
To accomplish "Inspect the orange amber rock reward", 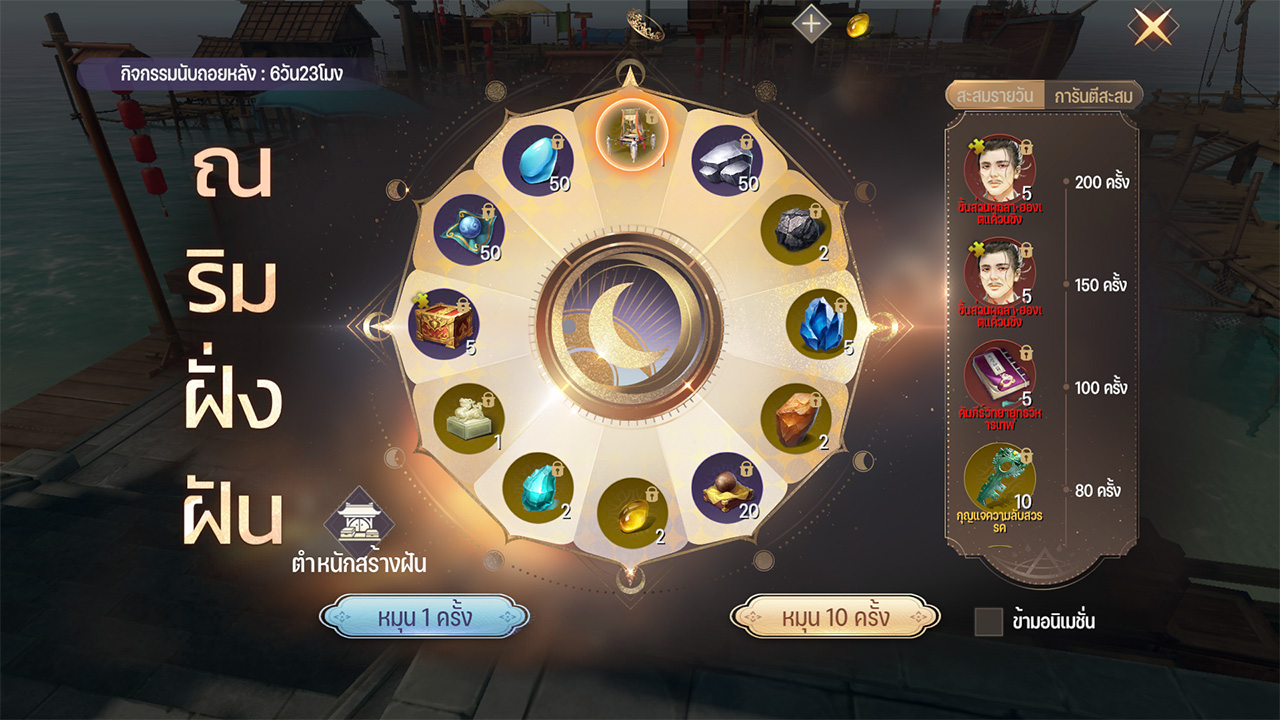I will pyautogui.click(x=796, y=418).
